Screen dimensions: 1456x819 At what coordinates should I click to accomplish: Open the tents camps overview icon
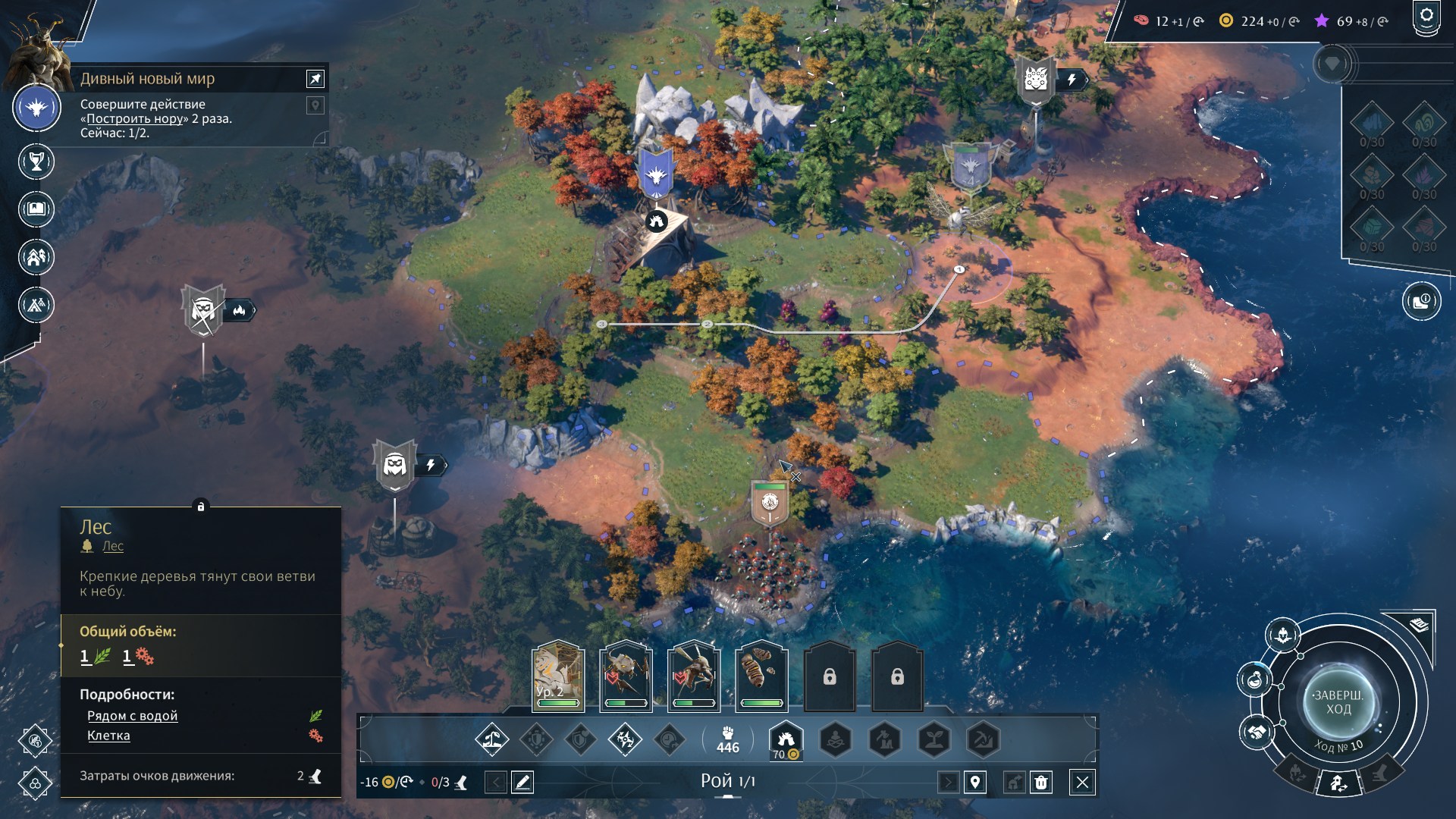click(36, 305)
